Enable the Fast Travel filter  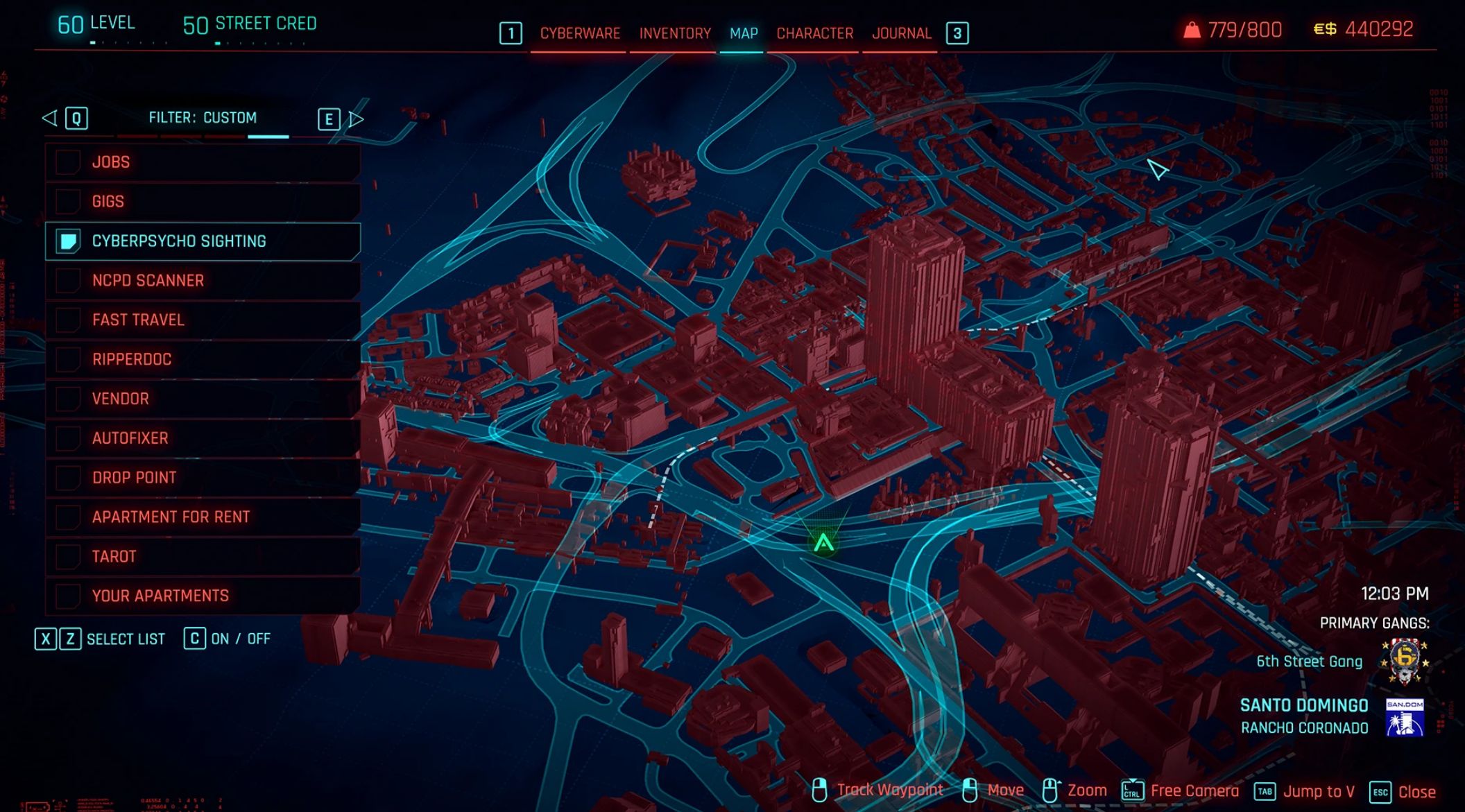coord(69,320)
